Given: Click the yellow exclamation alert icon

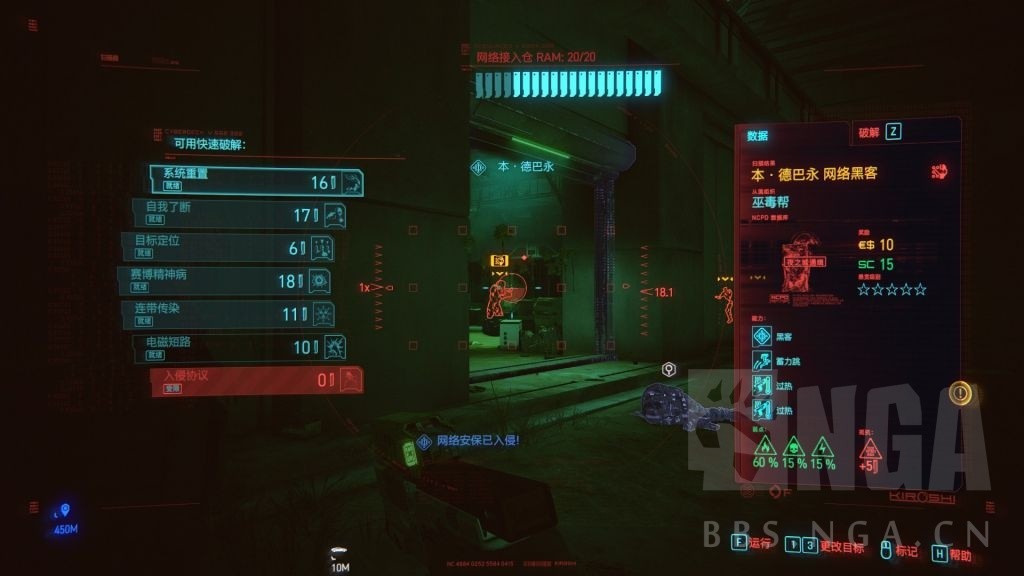Looking at the screenshot, I should [961, 393].
